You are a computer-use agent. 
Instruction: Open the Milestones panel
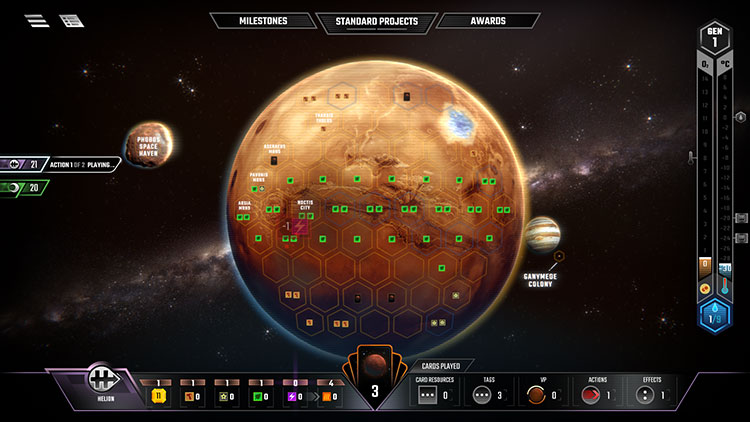[x=263, y=21]
